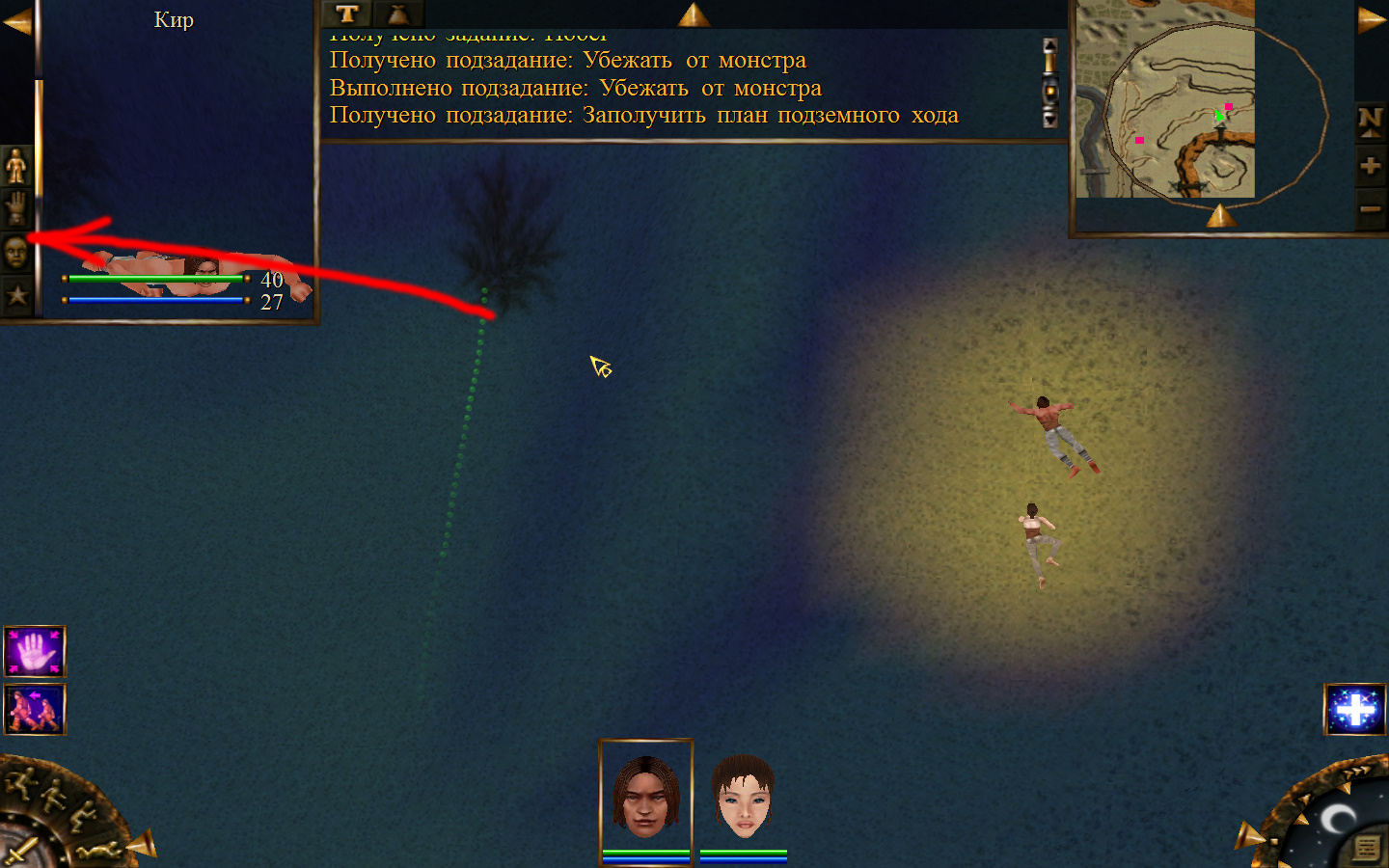Click the T button above the message log
Image resolution: width=1389 pixels, height=868 pixels.
click(347, 14)
